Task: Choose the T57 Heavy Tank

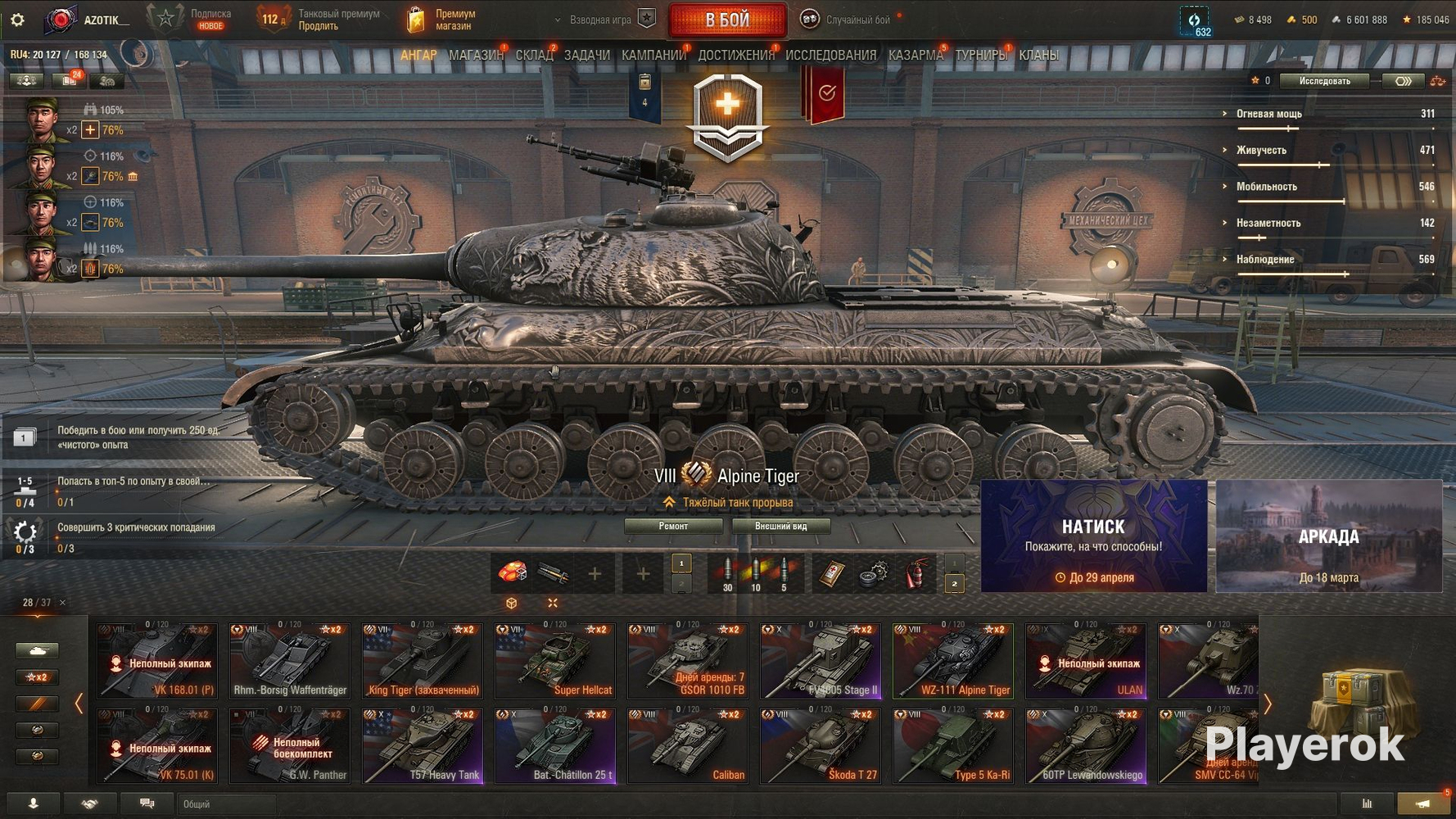Action: coord(423,746)
